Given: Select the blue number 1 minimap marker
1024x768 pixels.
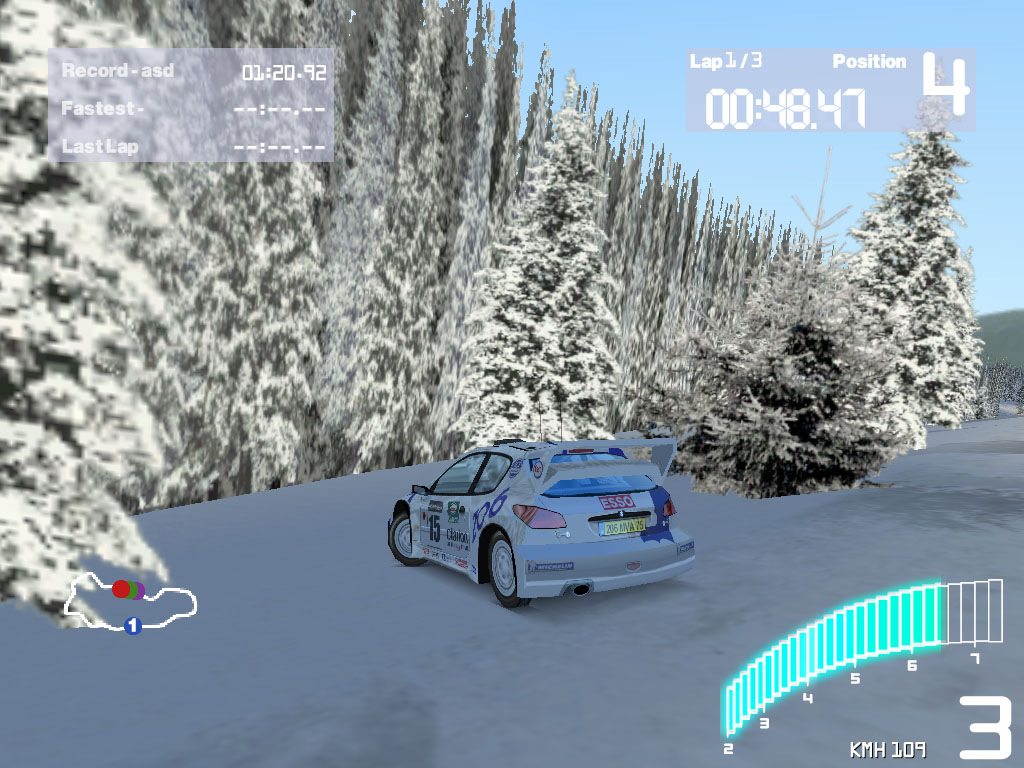Looking at the screenshot, I should pos(132,626).
